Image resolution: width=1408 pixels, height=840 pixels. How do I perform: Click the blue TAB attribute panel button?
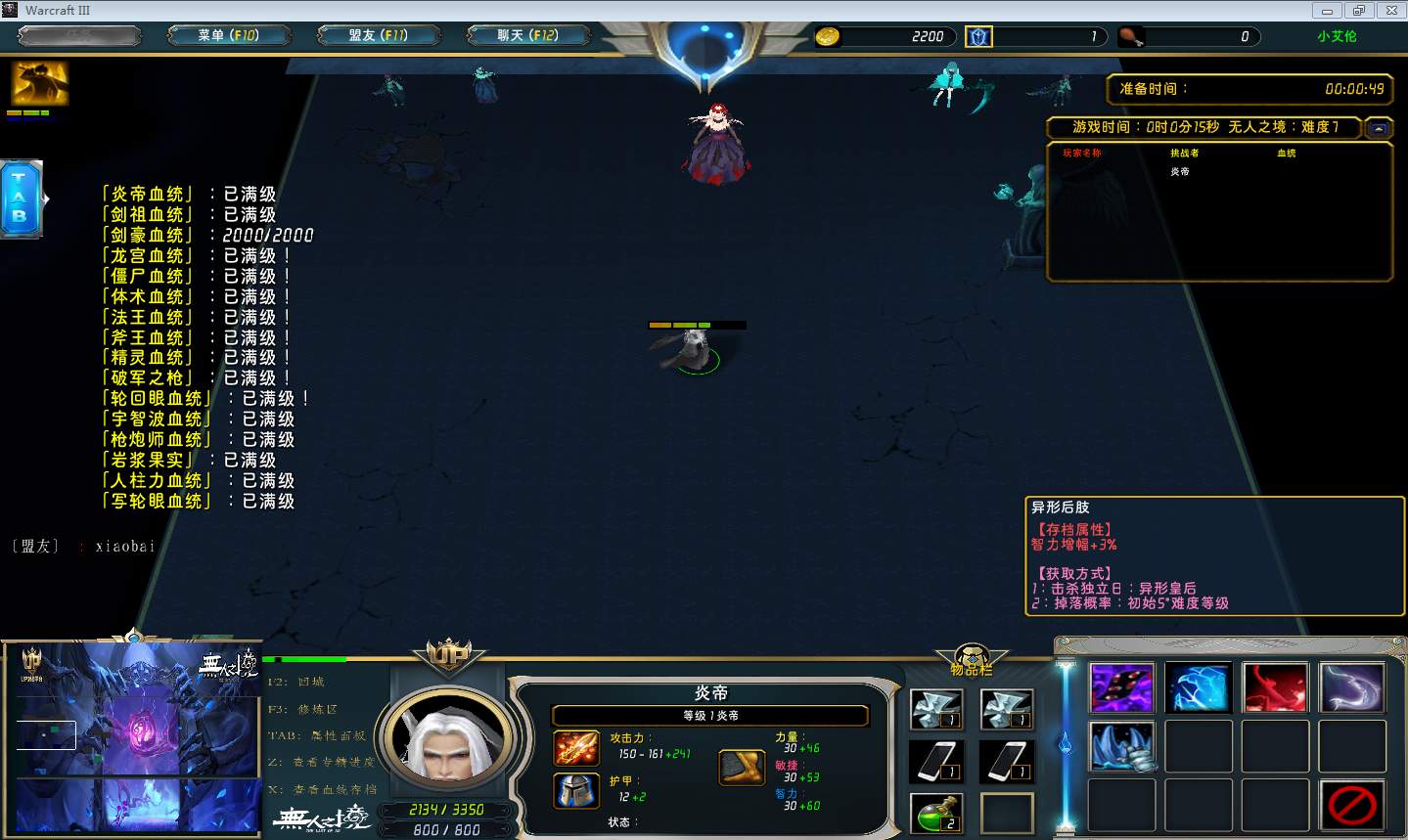click(21, 199)
